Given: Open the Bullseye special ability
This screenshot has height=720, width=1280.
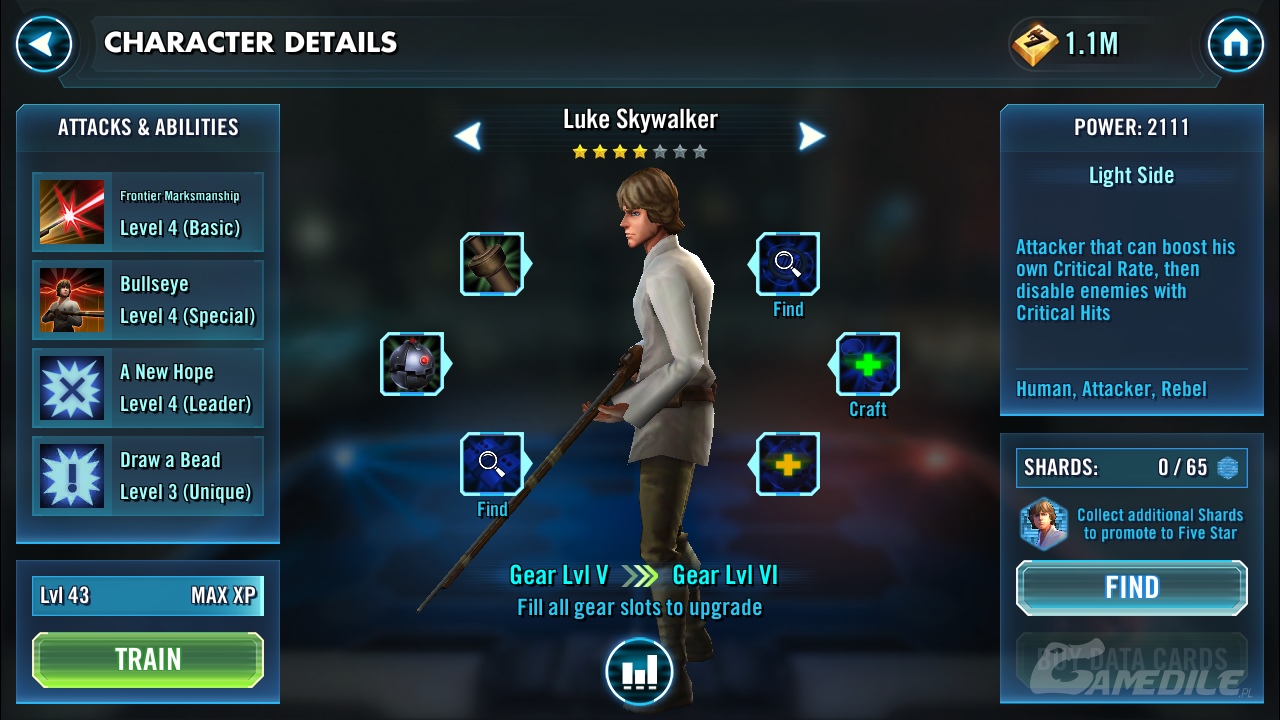Looking at the screenshot, I should point(148,300).
